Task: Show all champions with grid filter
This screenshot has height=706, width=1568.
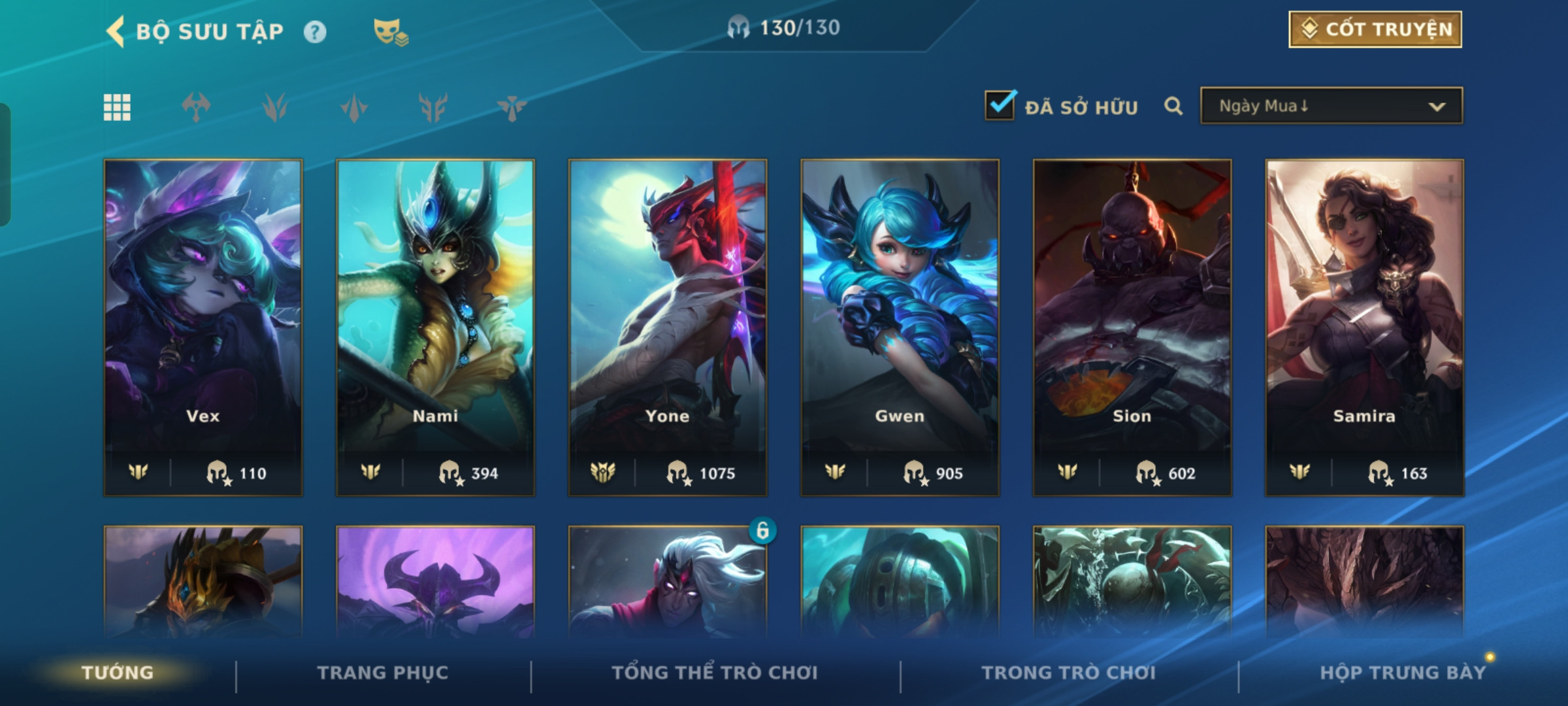Action: [117, 107]
